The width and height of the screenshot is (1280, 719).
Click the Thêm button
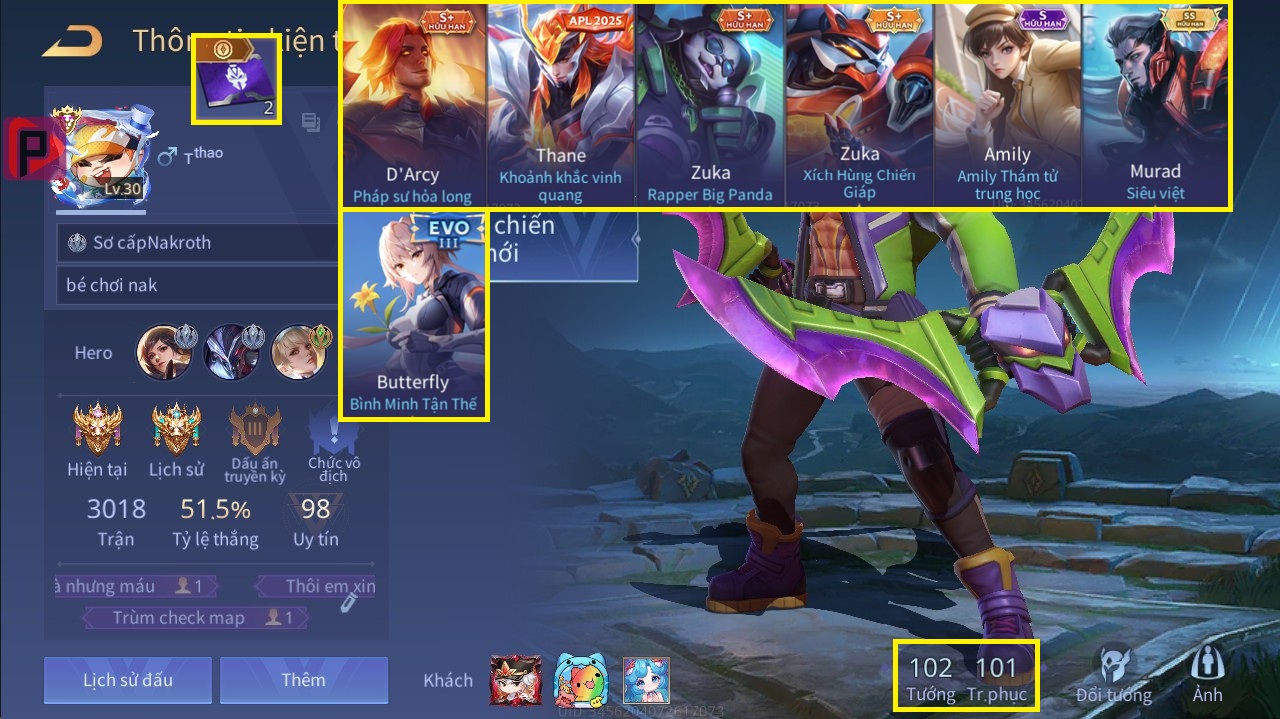(x=303, y=680)
